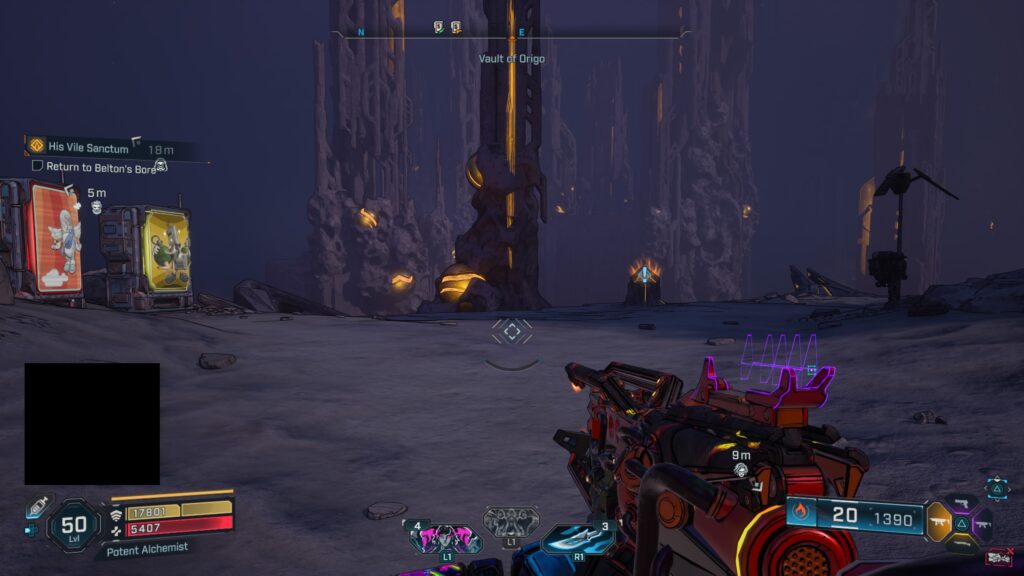Select the blue triangle d-pad indicator

997,487
